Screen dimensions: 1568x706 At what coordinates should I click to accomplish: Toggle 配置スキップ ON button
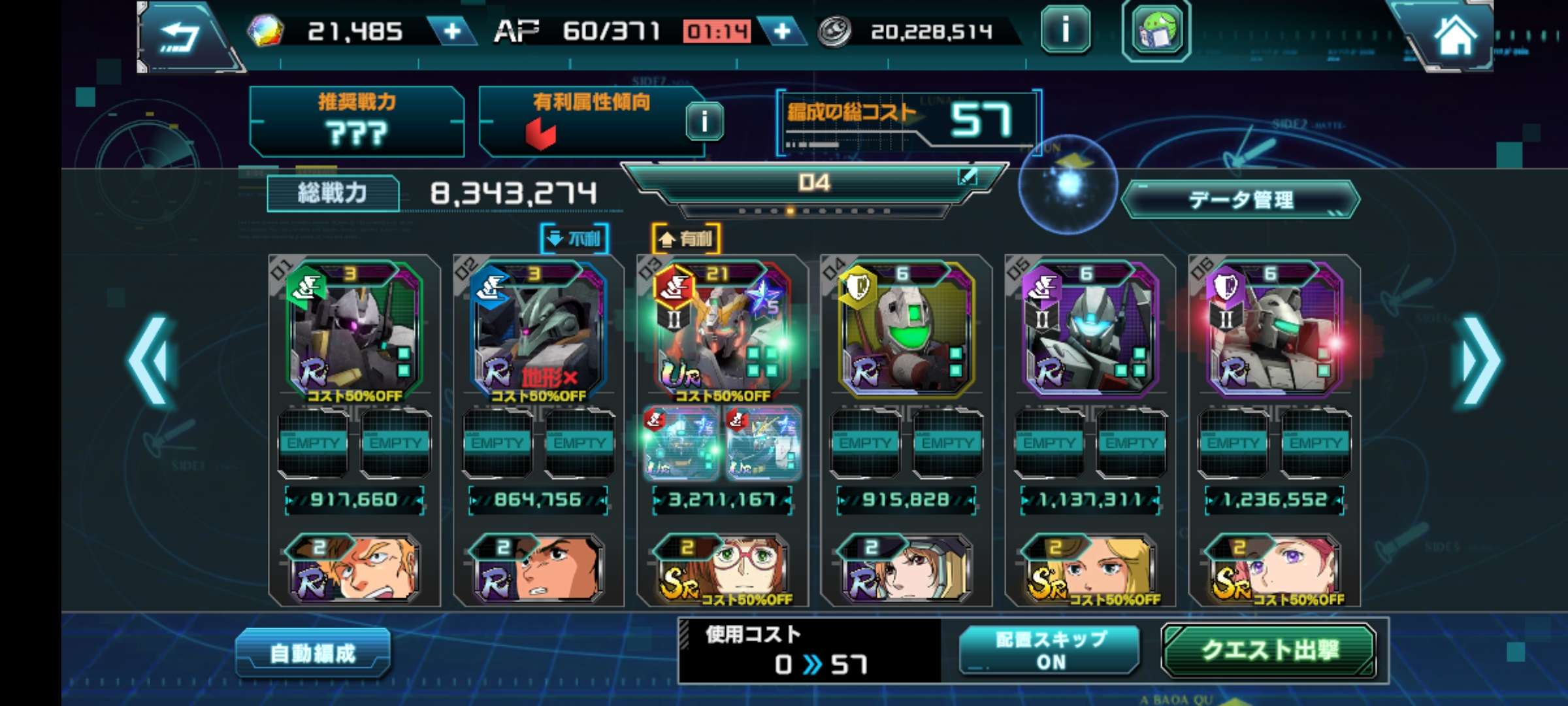pos(1050,650)
